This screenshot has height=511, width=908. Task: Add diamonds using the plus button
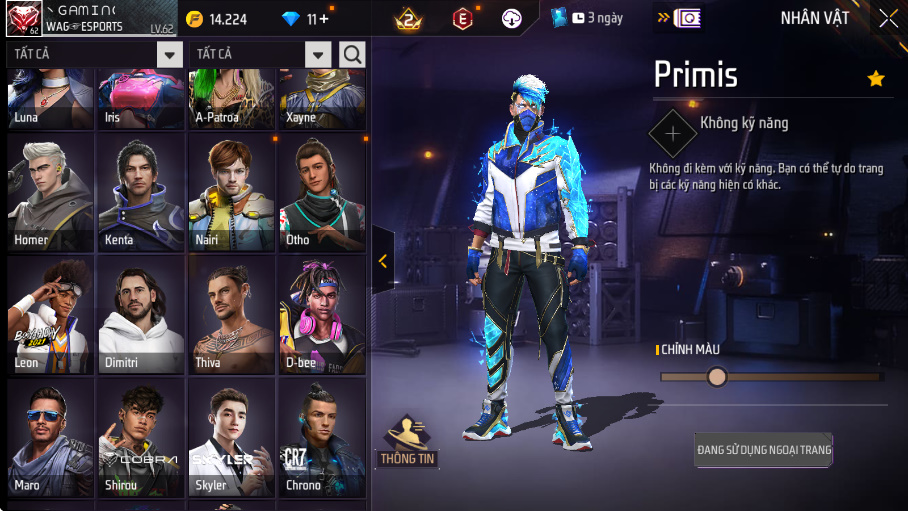tap(324, 19)
